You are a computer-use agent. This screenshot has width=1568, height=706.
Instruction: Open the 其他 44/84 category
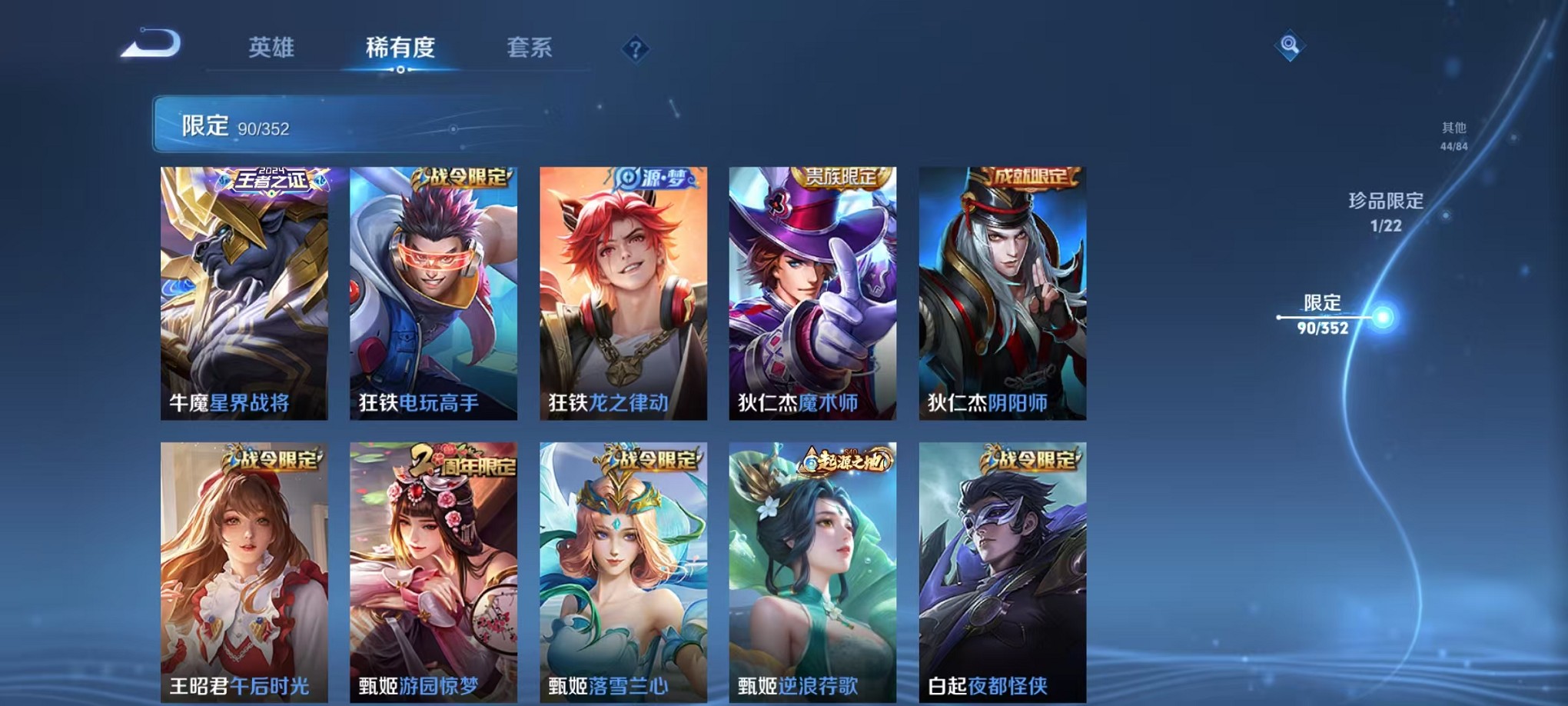pyautogui.click(x=1453, y=135)
